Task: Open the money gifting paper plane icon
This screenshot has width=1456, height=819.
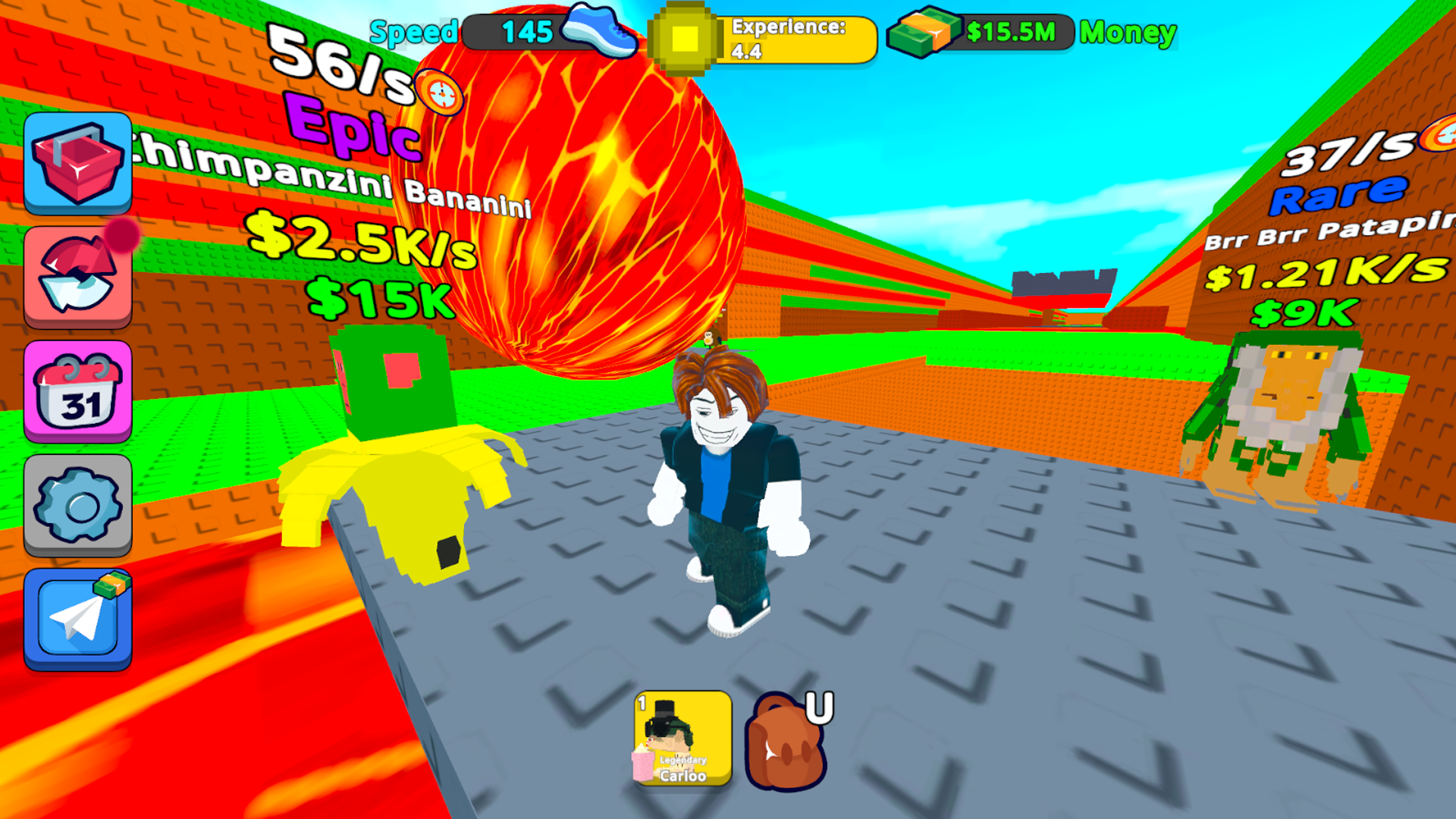Action: coord(78,620)
